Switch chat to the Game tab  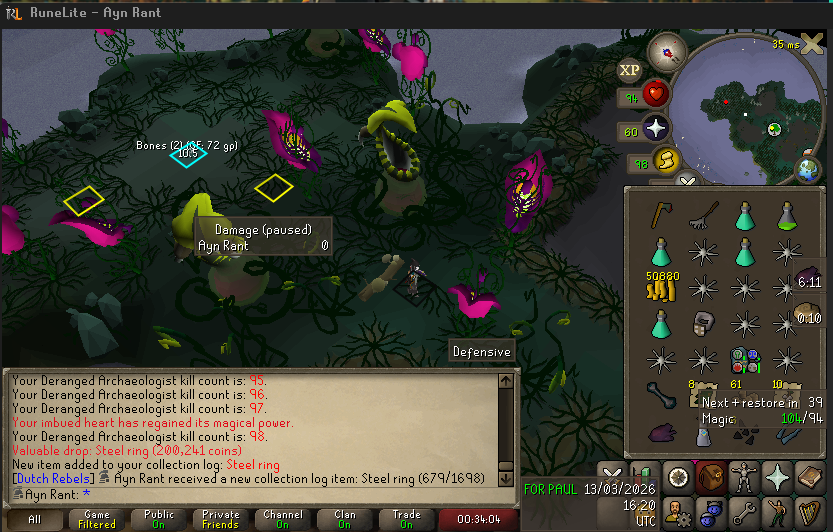click(x=97, y=520)
